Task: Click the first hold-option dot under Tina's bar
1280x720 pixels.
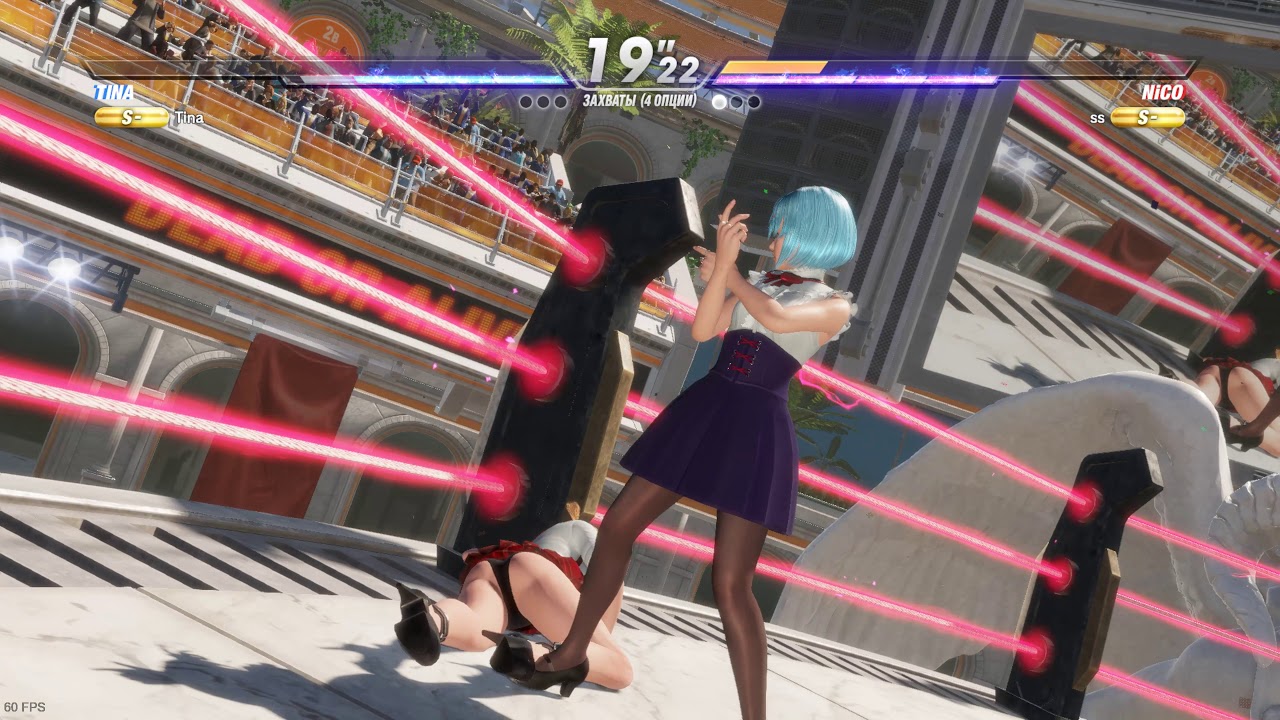Action: pyautogui.click(x=525, y=100)
